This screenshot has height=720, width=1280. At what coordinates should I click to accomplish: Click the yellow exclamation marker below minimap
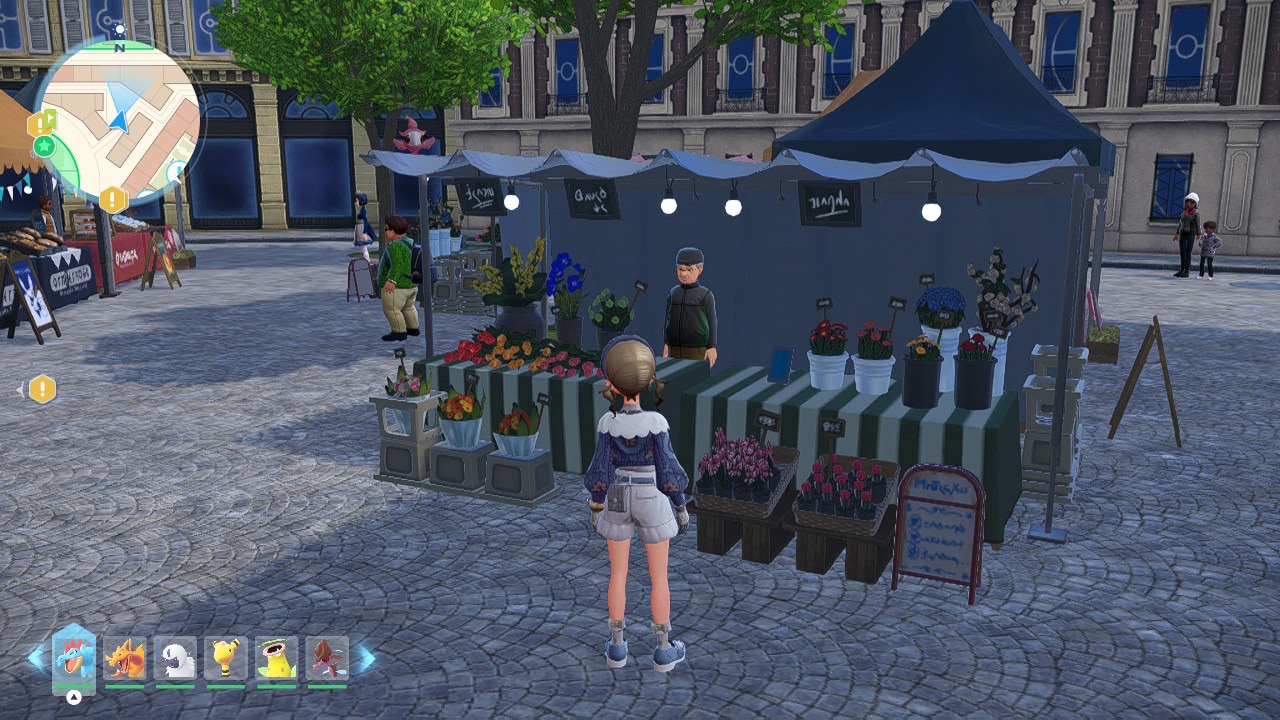tap(112, 199)
